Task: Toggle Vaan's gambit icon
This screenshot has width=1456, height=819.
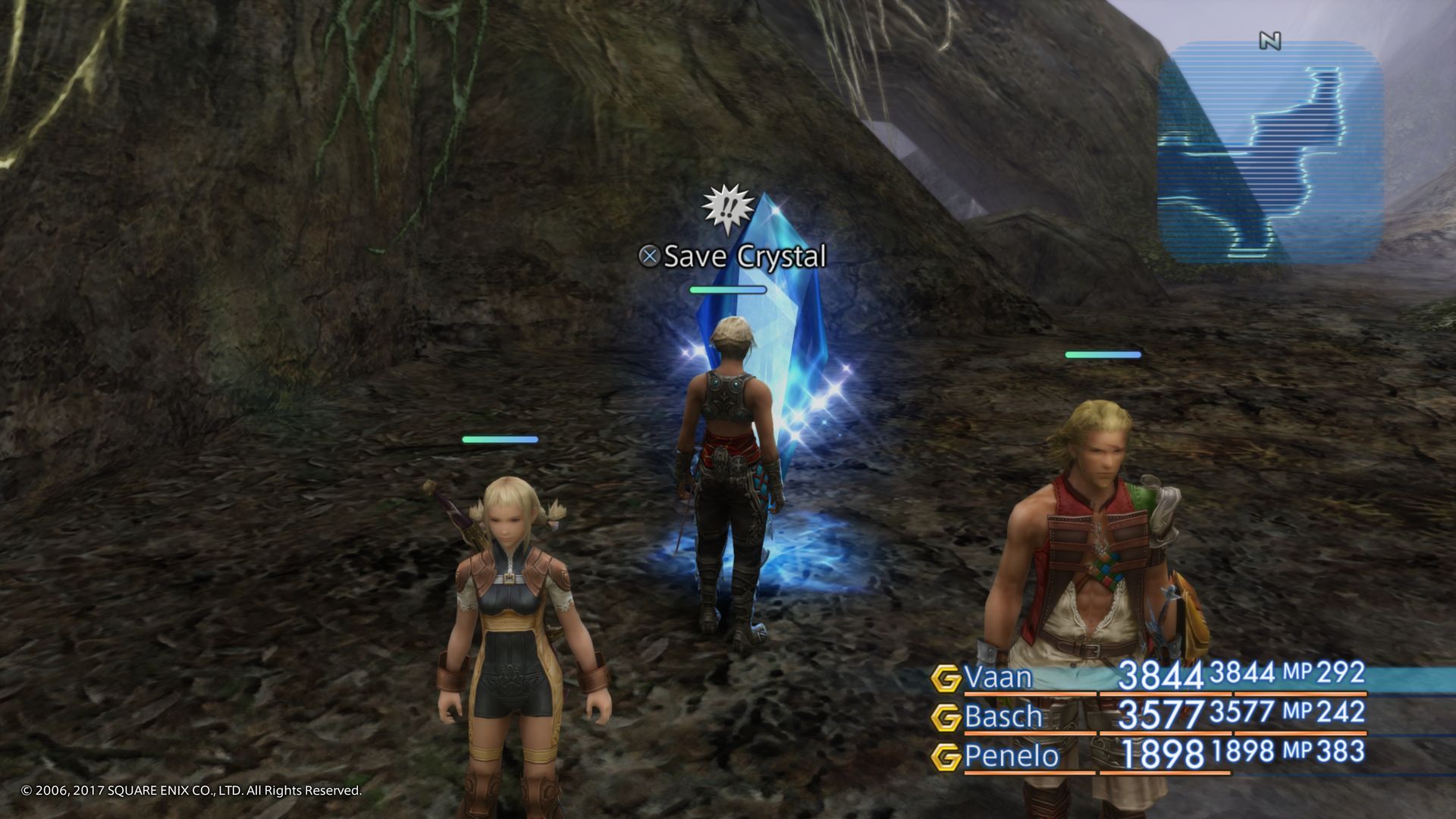Action: click(x=946, y=678)
